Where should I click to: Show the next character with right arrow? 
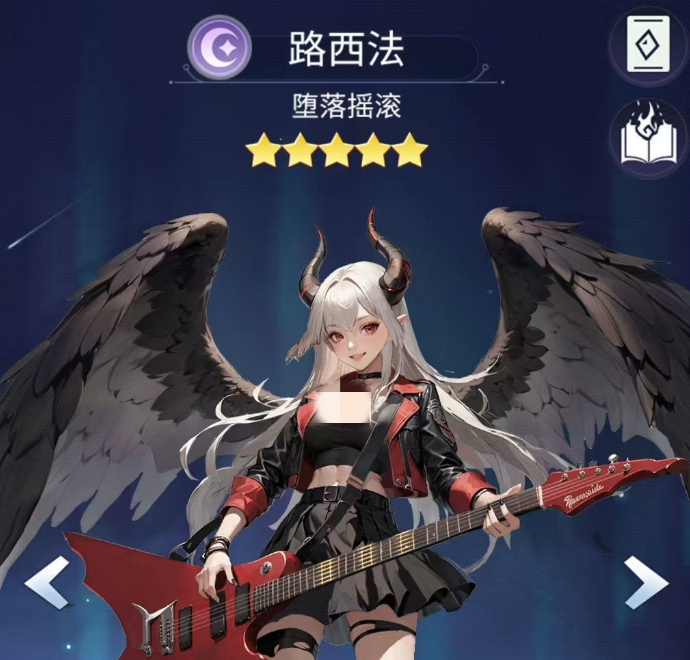(645, 581)
